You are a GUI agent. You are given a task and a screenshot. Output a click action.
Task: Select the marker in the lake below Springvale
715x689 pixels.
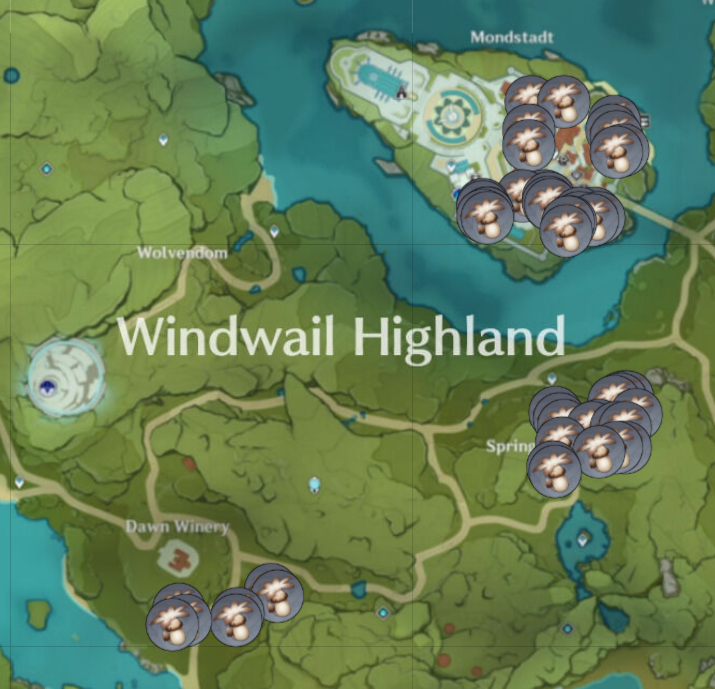tap(583, 538)
